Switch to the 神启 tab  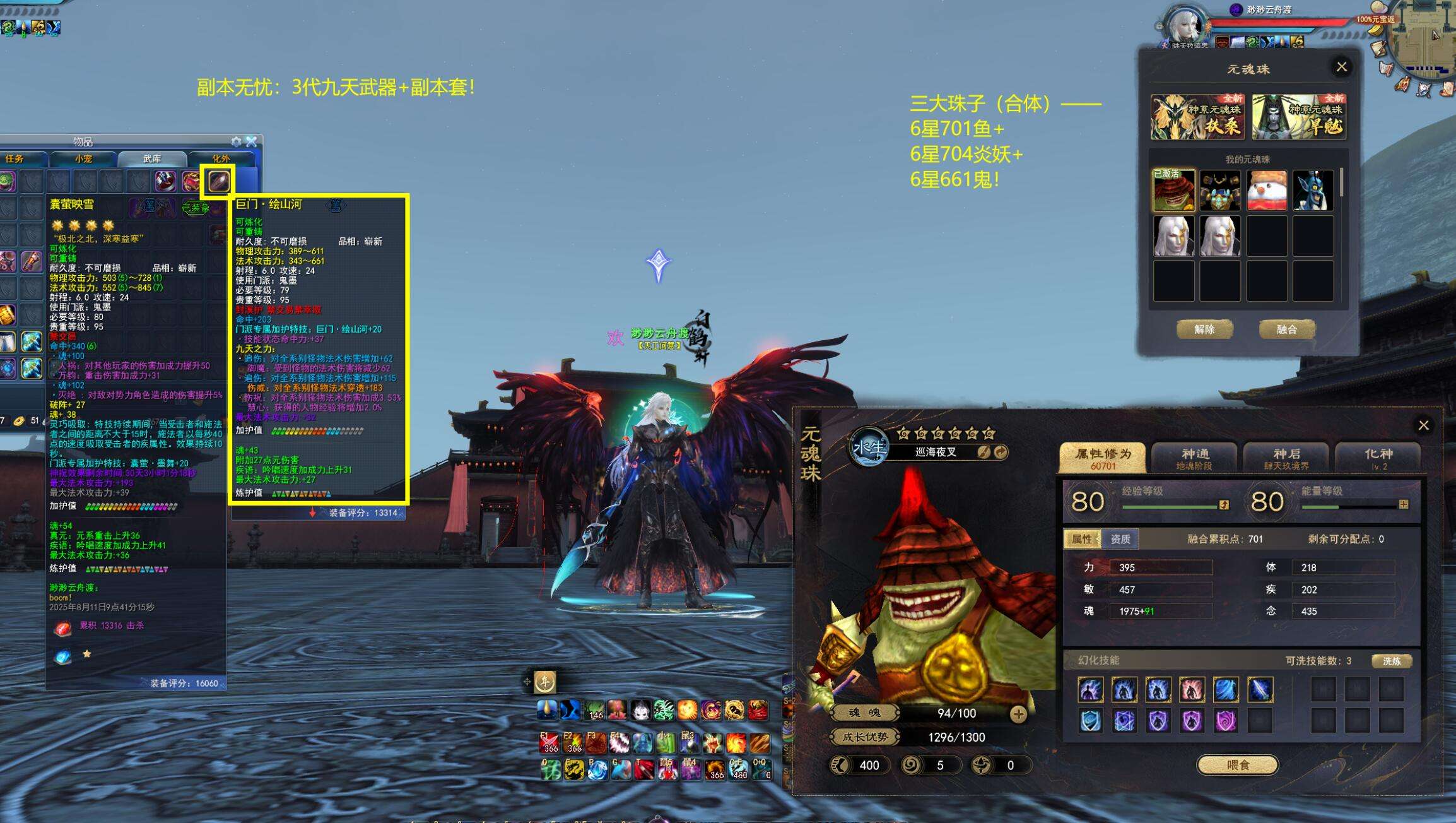coord(1286,458)
